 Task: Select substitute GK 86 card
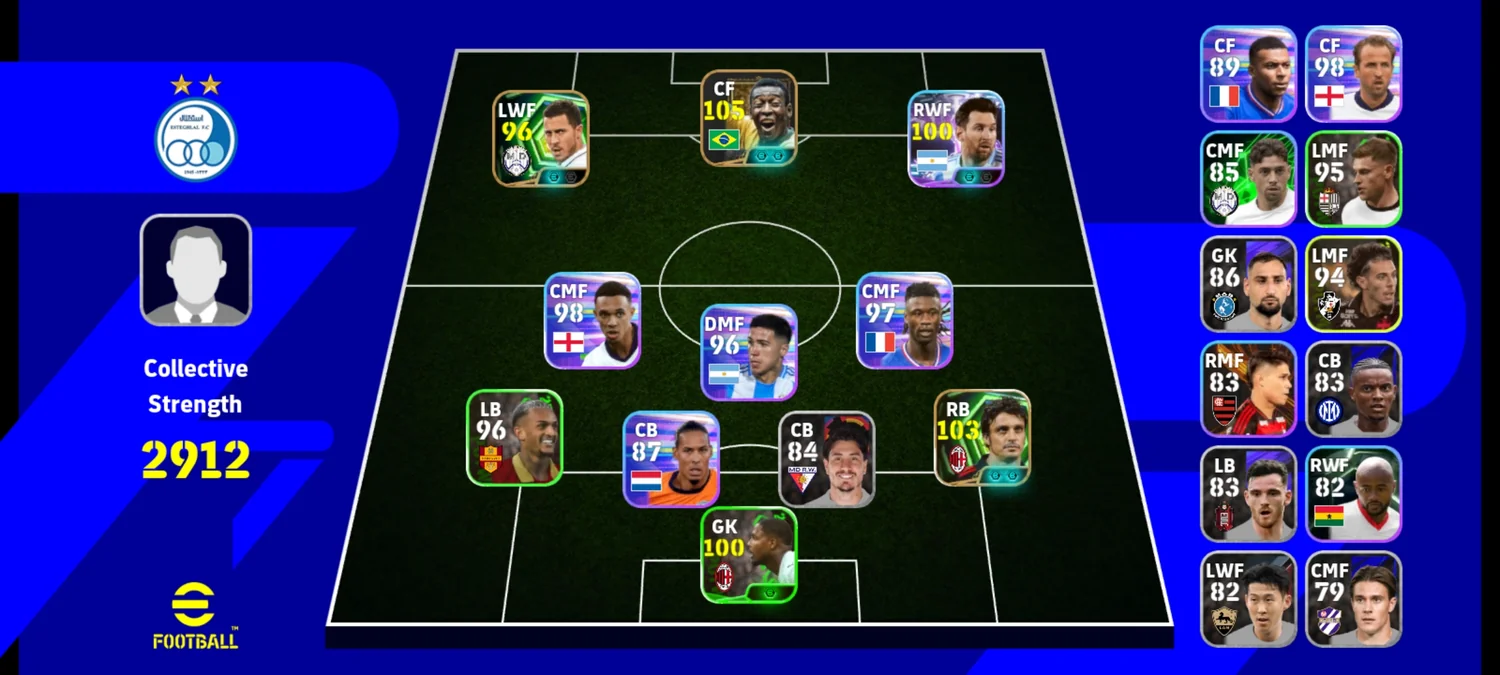coord(1249,284)
